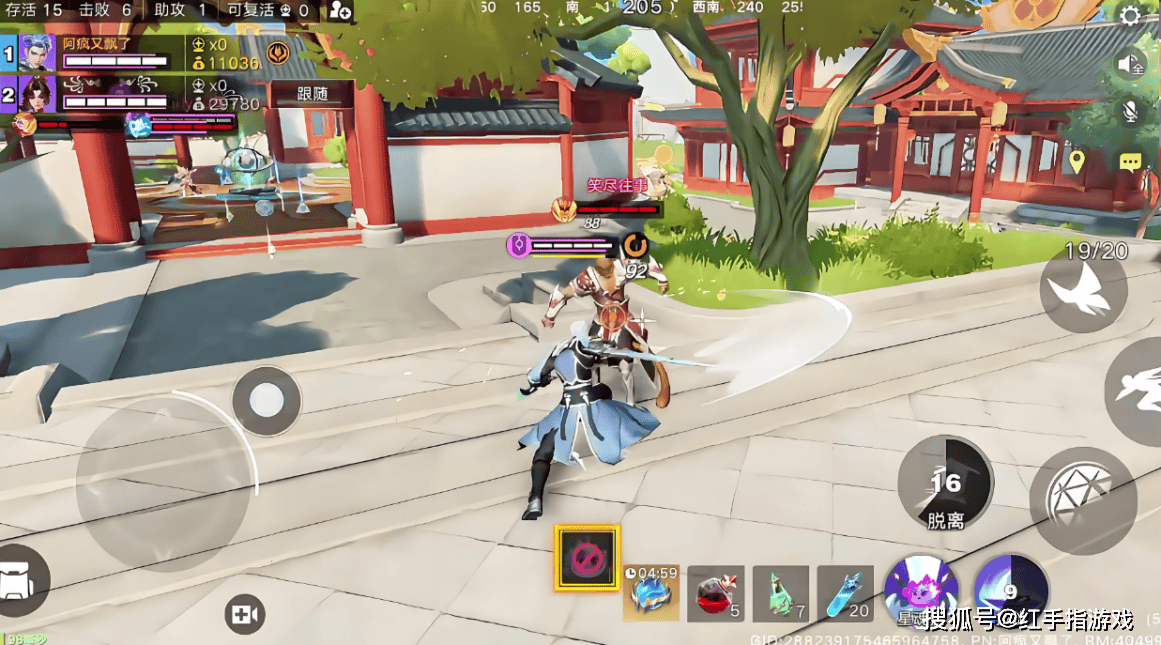Tap the small round button above joystick
The height and width of the screenshot is (645, 1161).
(267, 400)
